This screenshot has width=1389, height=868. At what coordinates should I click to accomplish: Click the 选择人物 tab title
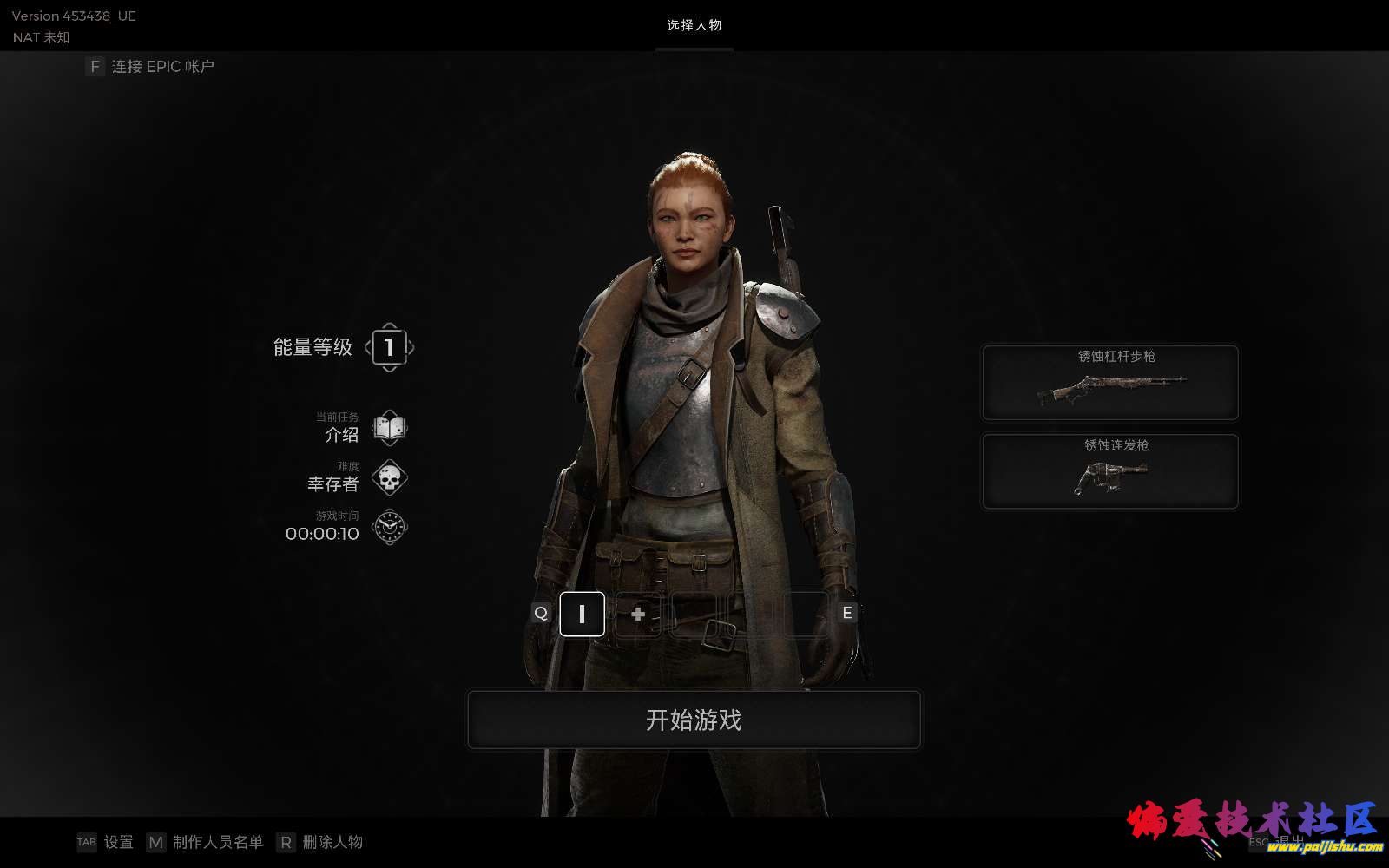tap(694, 25)
